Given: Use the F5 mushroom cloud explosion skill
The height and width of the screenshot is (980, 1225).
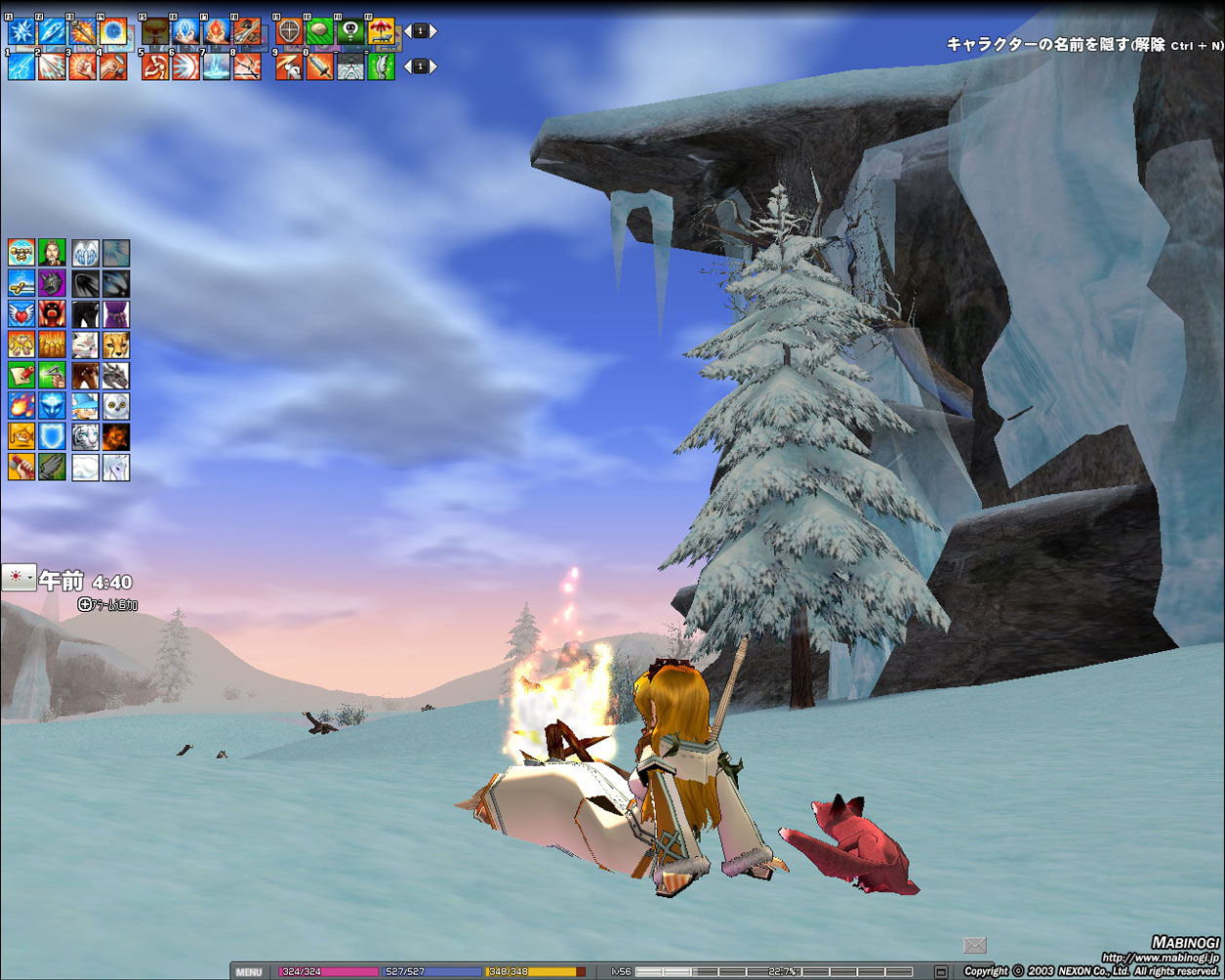Looking at the screenshot, I should 155,32.
